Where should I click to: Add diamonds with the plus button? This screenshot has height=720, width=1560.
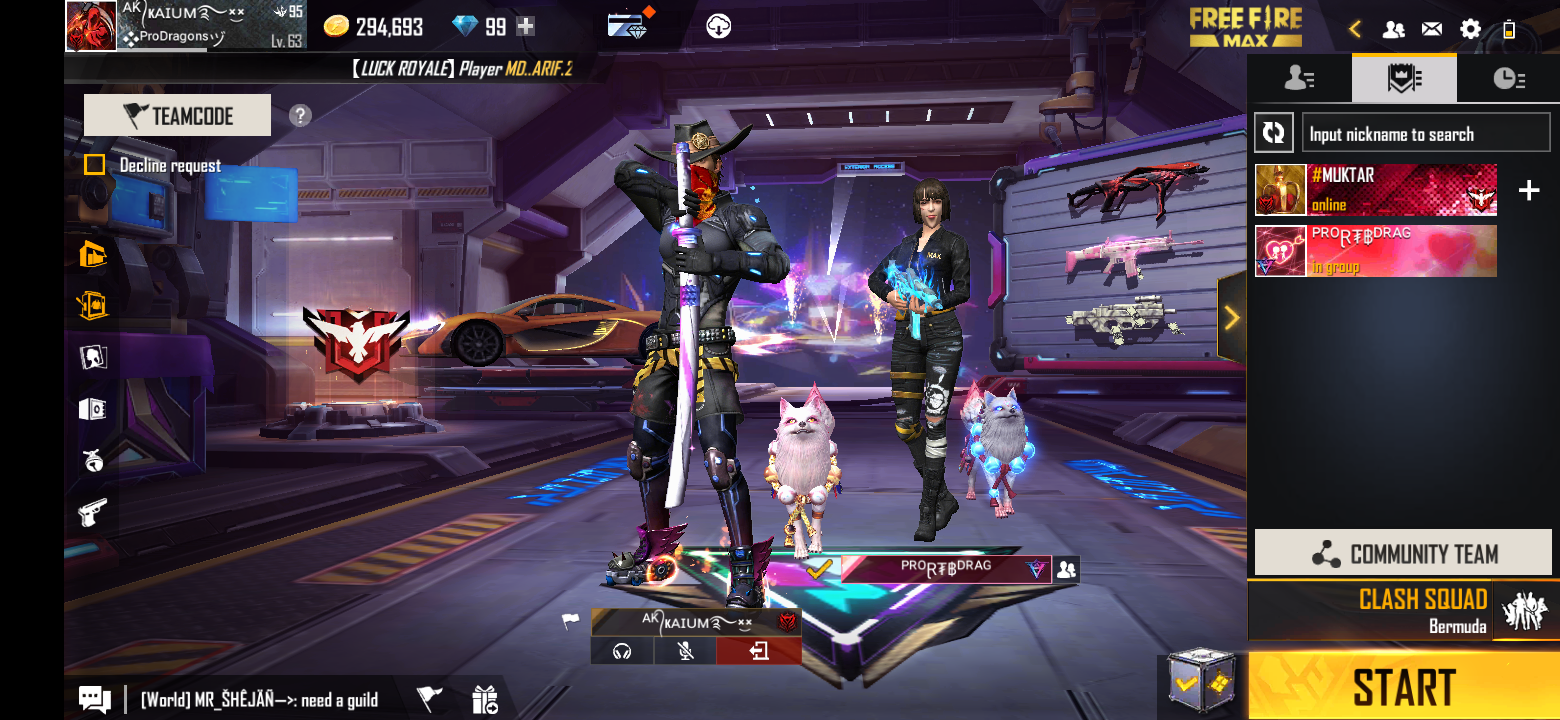point(525,27)
